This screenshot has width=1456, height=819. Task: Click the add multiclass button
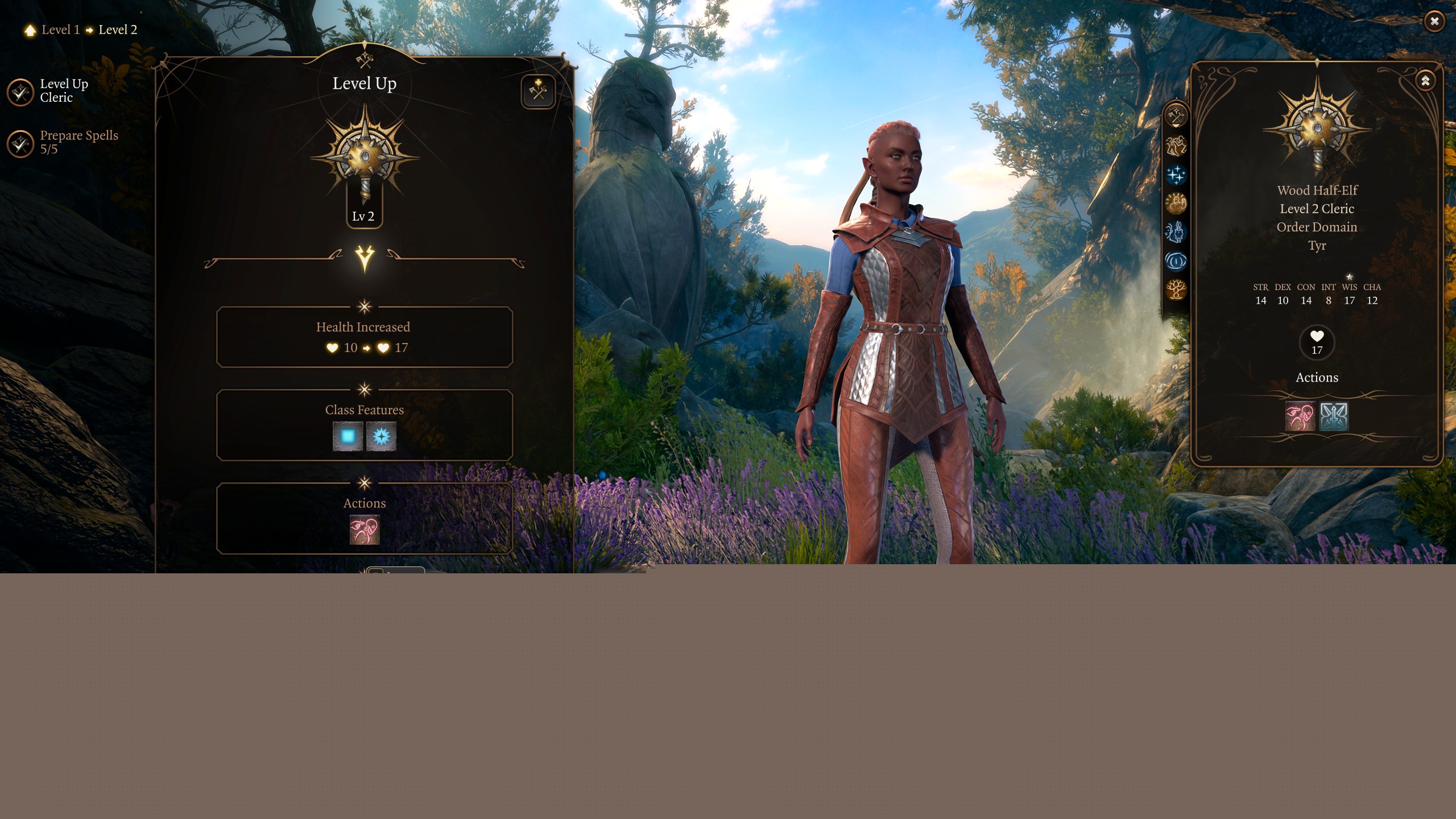point(537,91)
